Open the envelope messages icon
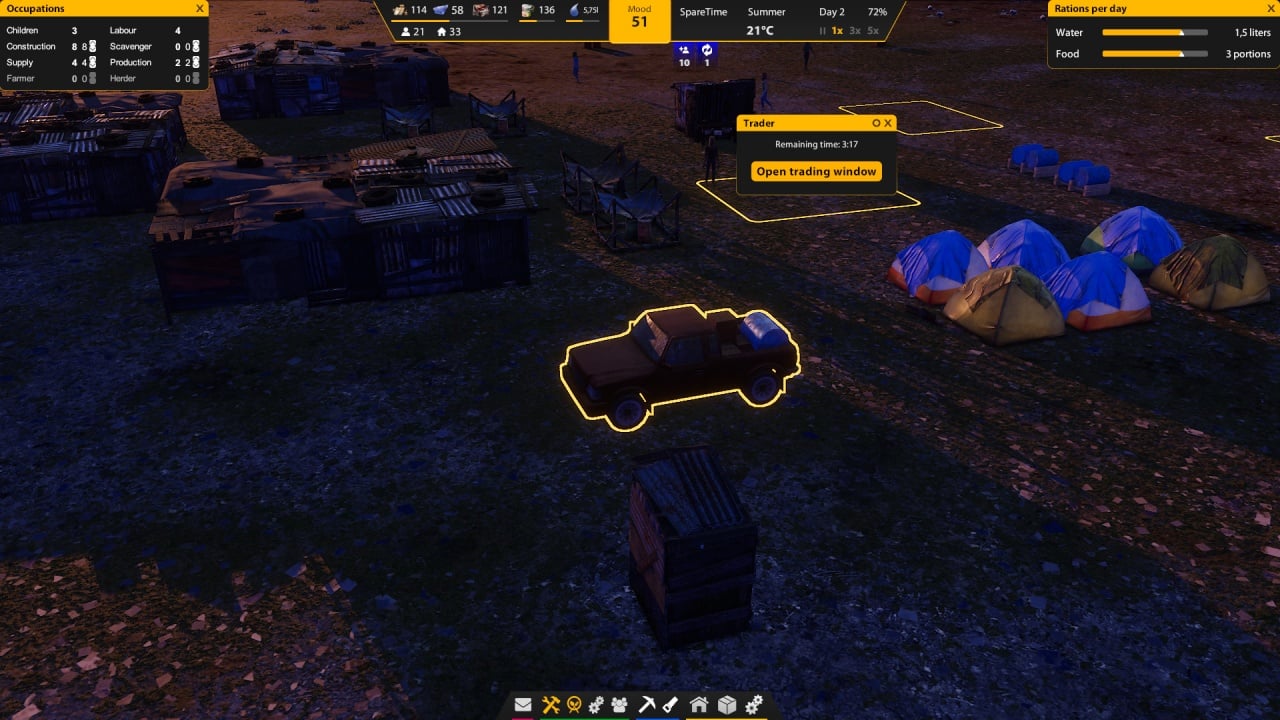 point(523,705)
